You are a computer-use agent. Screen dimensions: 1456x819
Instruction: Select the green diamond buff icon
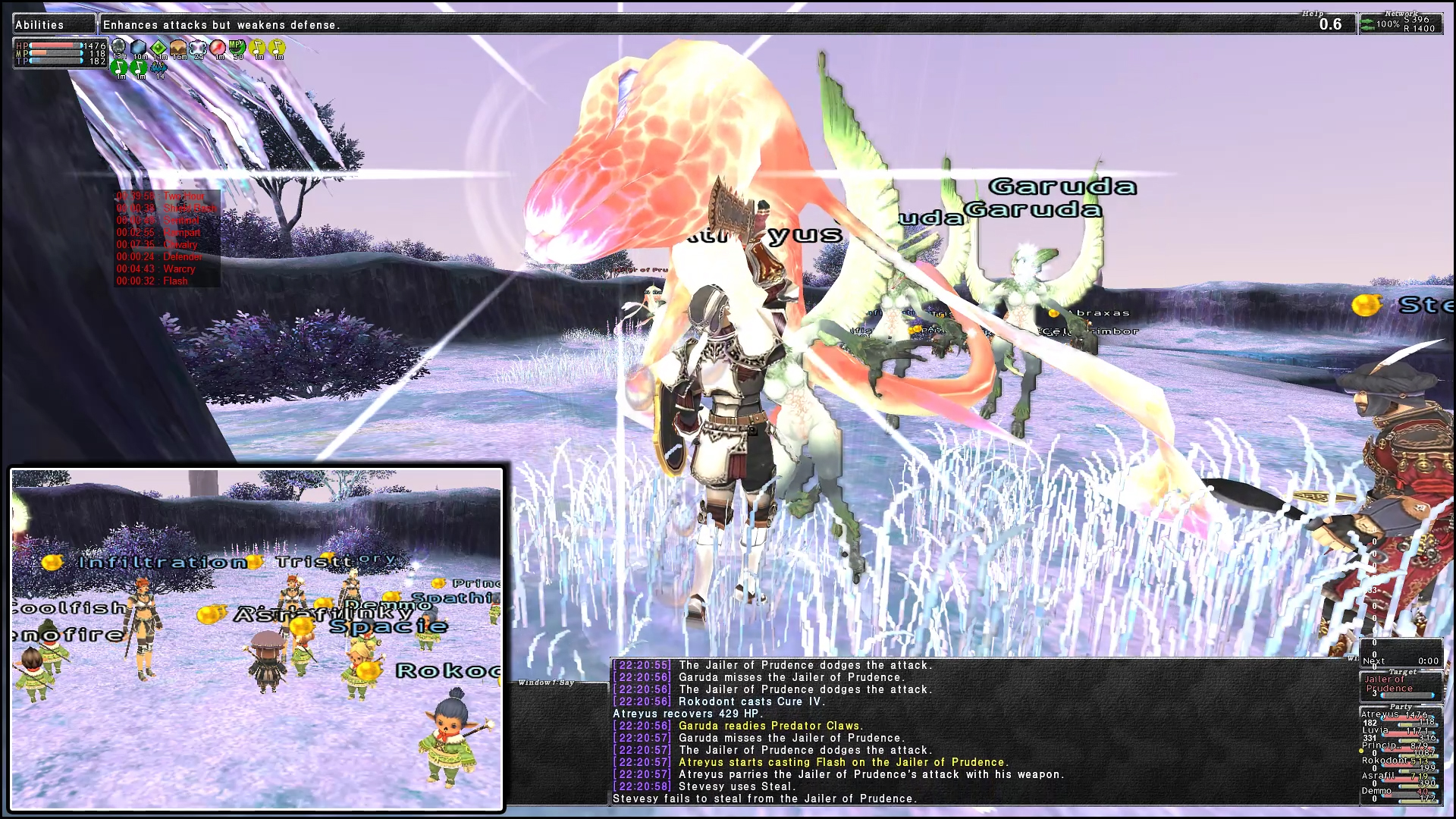159,49
